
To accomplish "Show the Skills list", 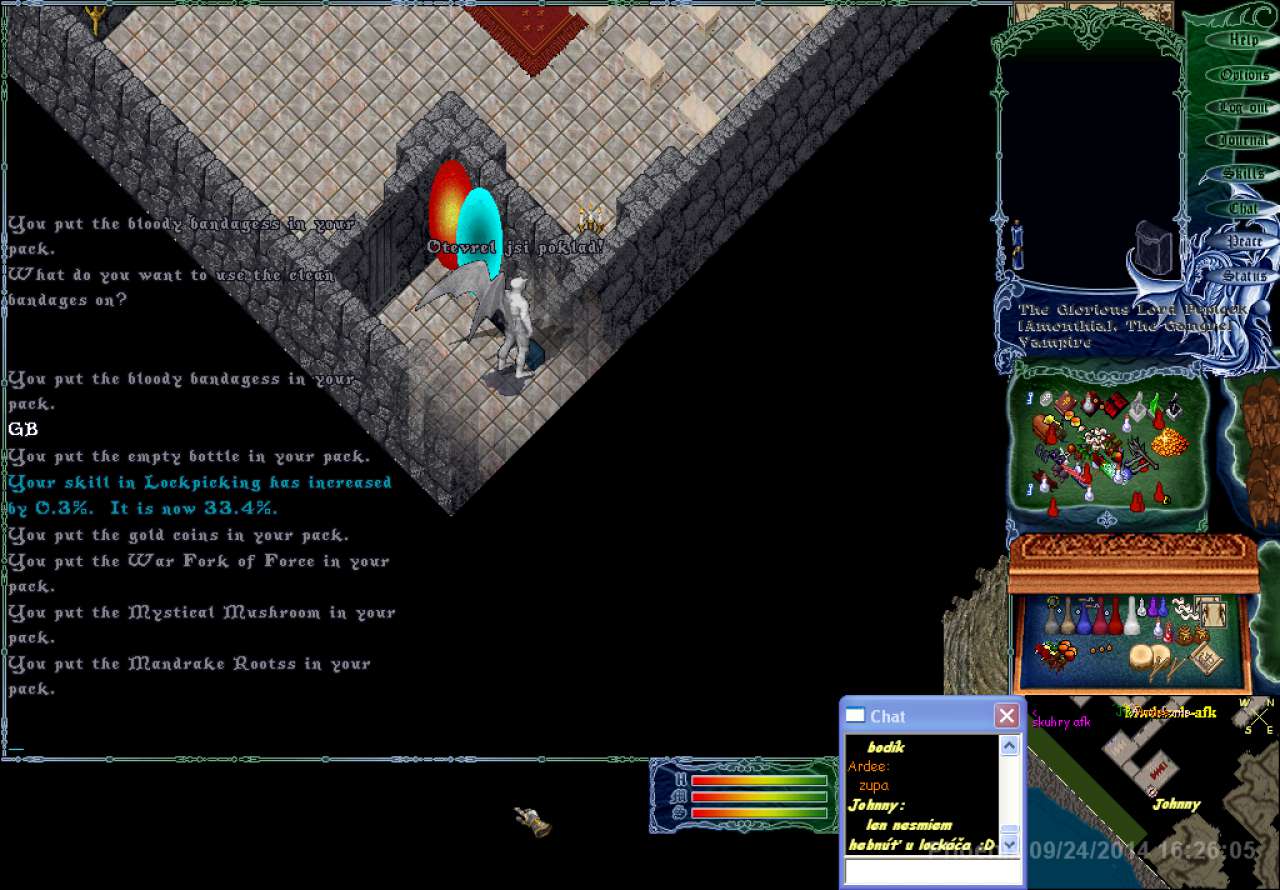I will pos(1243,174).
